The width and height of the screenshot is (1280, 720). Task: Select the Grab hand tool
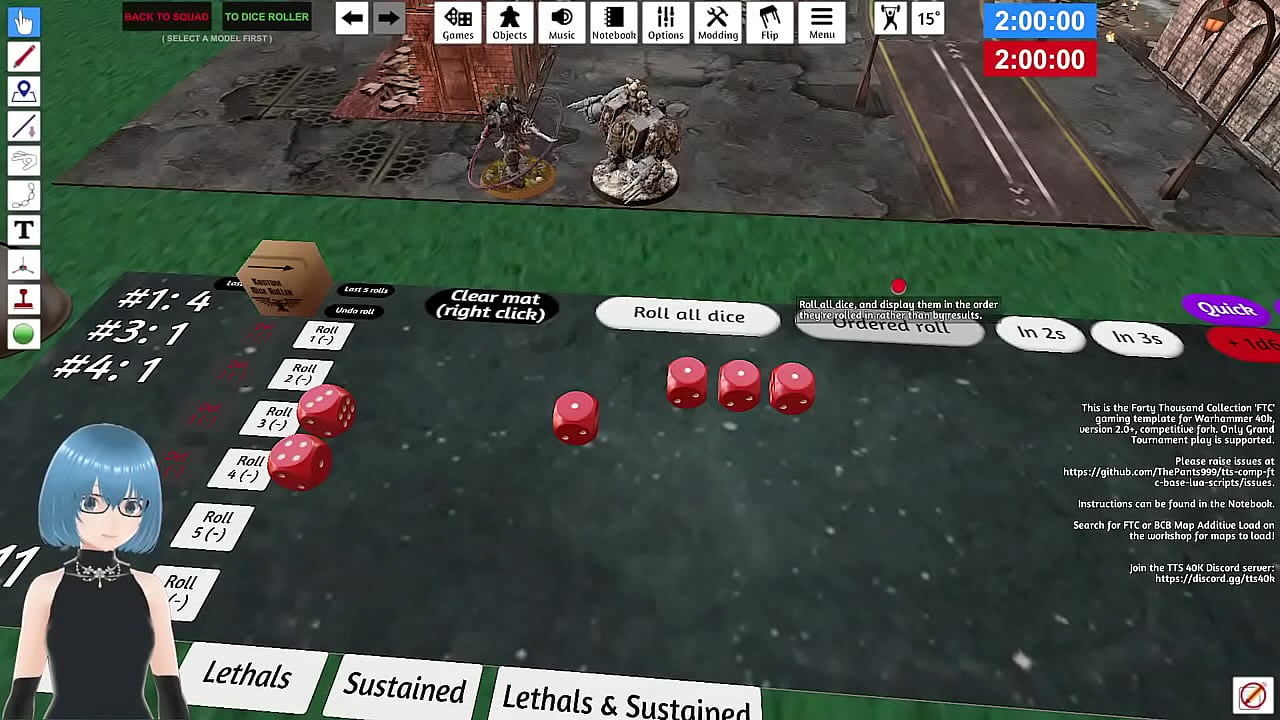23,22
